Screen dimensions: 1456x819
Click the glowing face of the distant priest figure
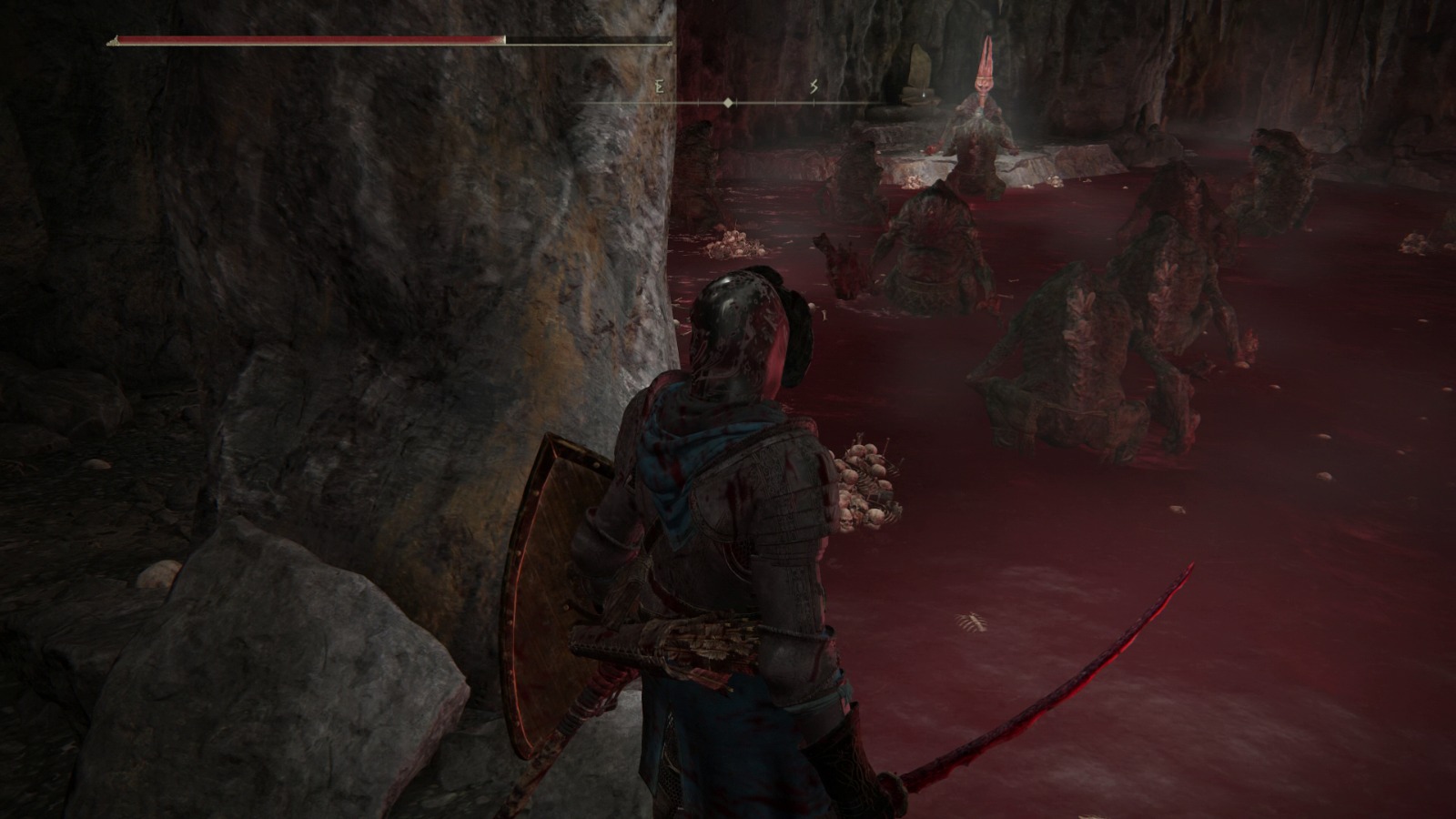tap(983, 86)
